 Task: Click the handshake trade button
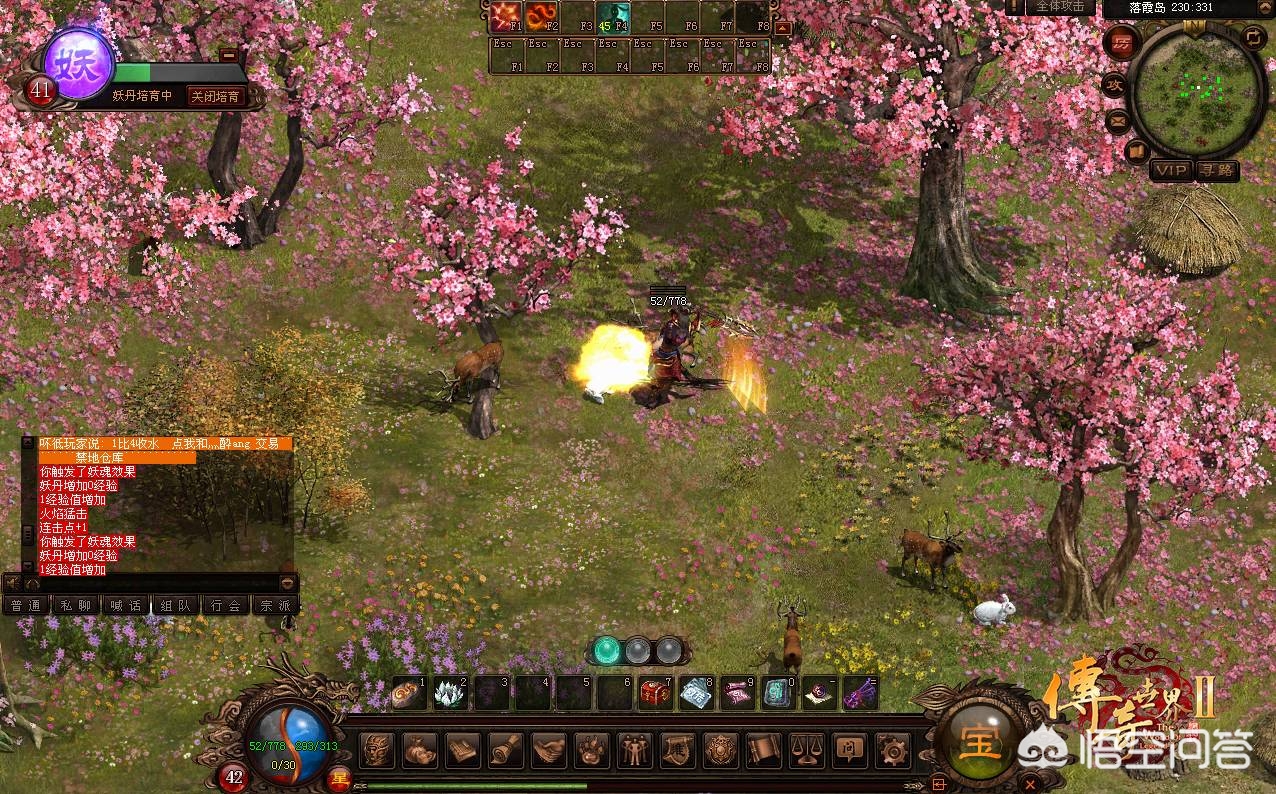point(548,750)
